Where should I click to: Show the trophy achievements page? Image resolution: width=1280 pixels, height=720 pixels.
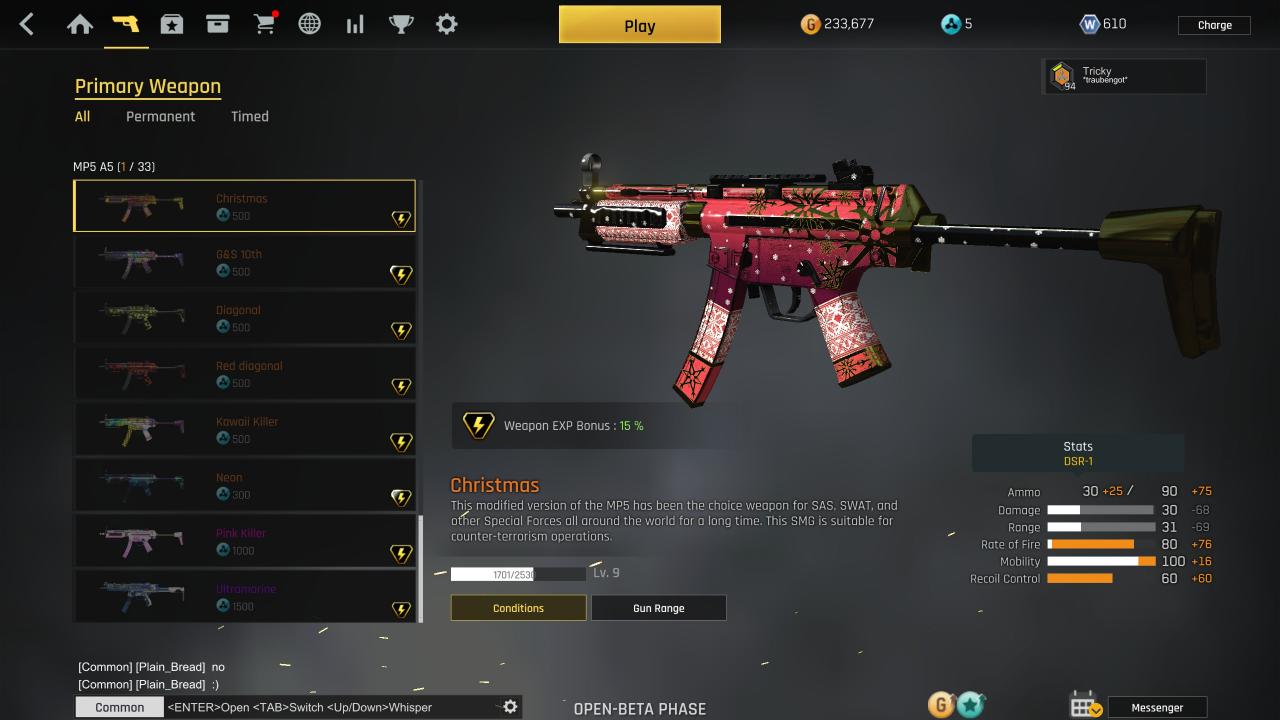tap(401, 24)
